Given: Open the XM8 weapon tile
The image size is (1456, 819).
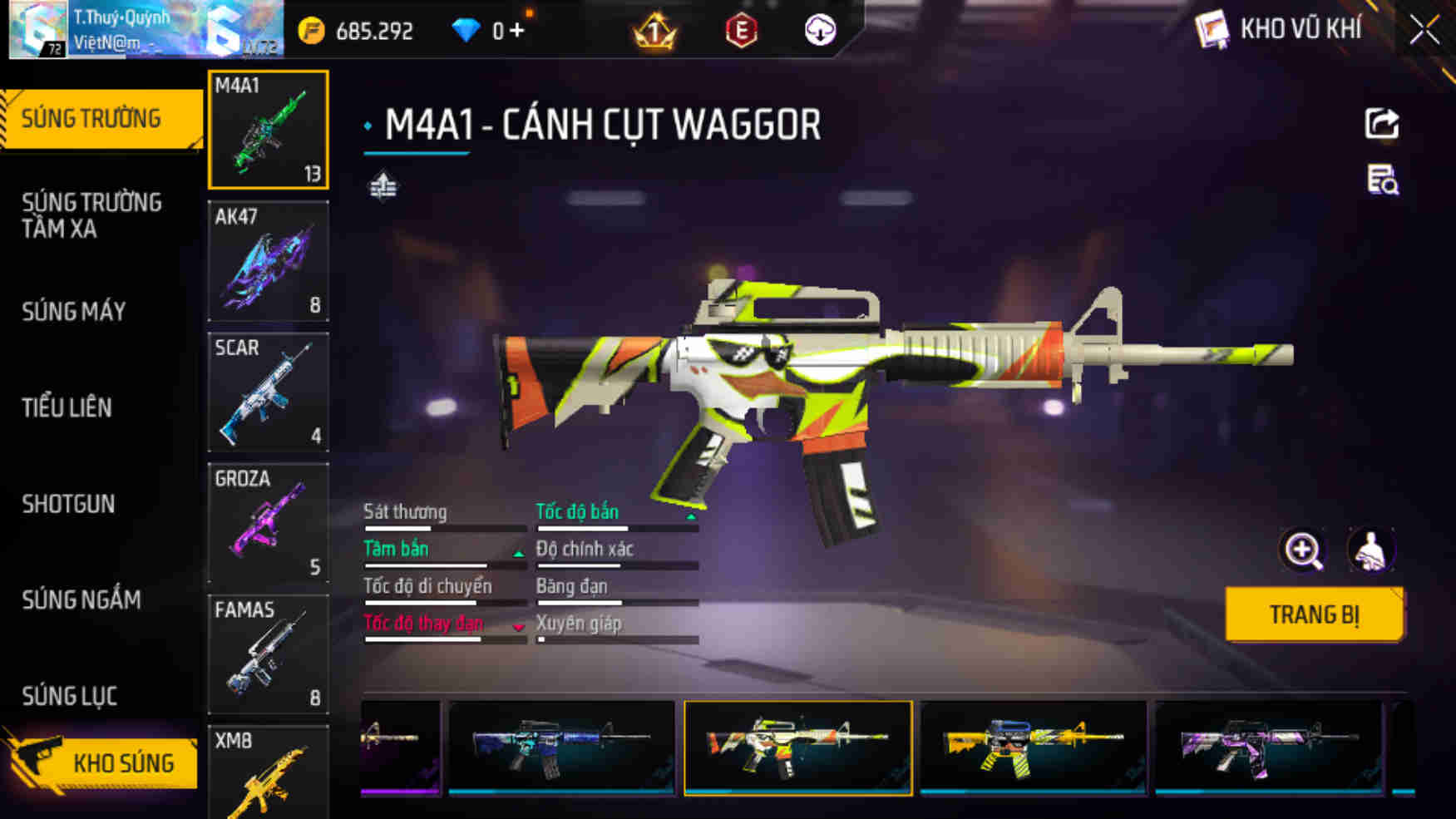Looking at the screenshot, I should point(268,773).
